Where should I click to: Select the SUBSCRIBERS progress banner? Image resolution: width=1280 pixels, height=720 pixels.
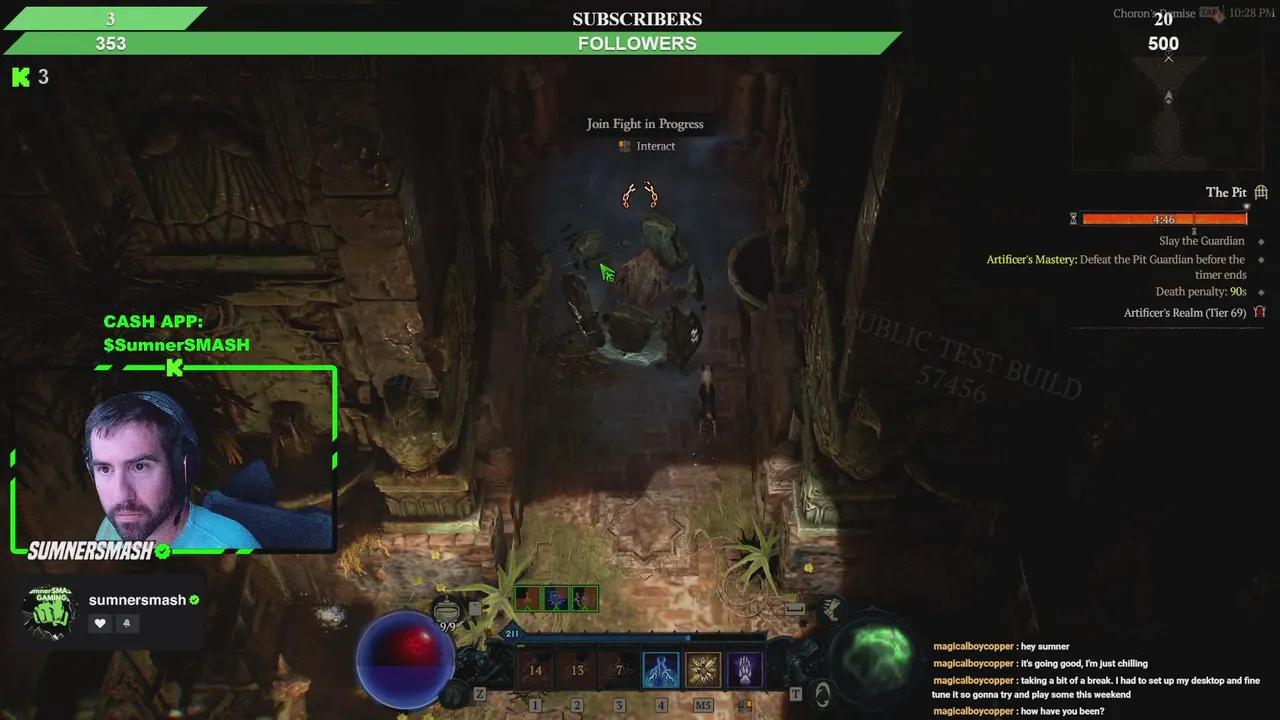click(x=637, y=18)
